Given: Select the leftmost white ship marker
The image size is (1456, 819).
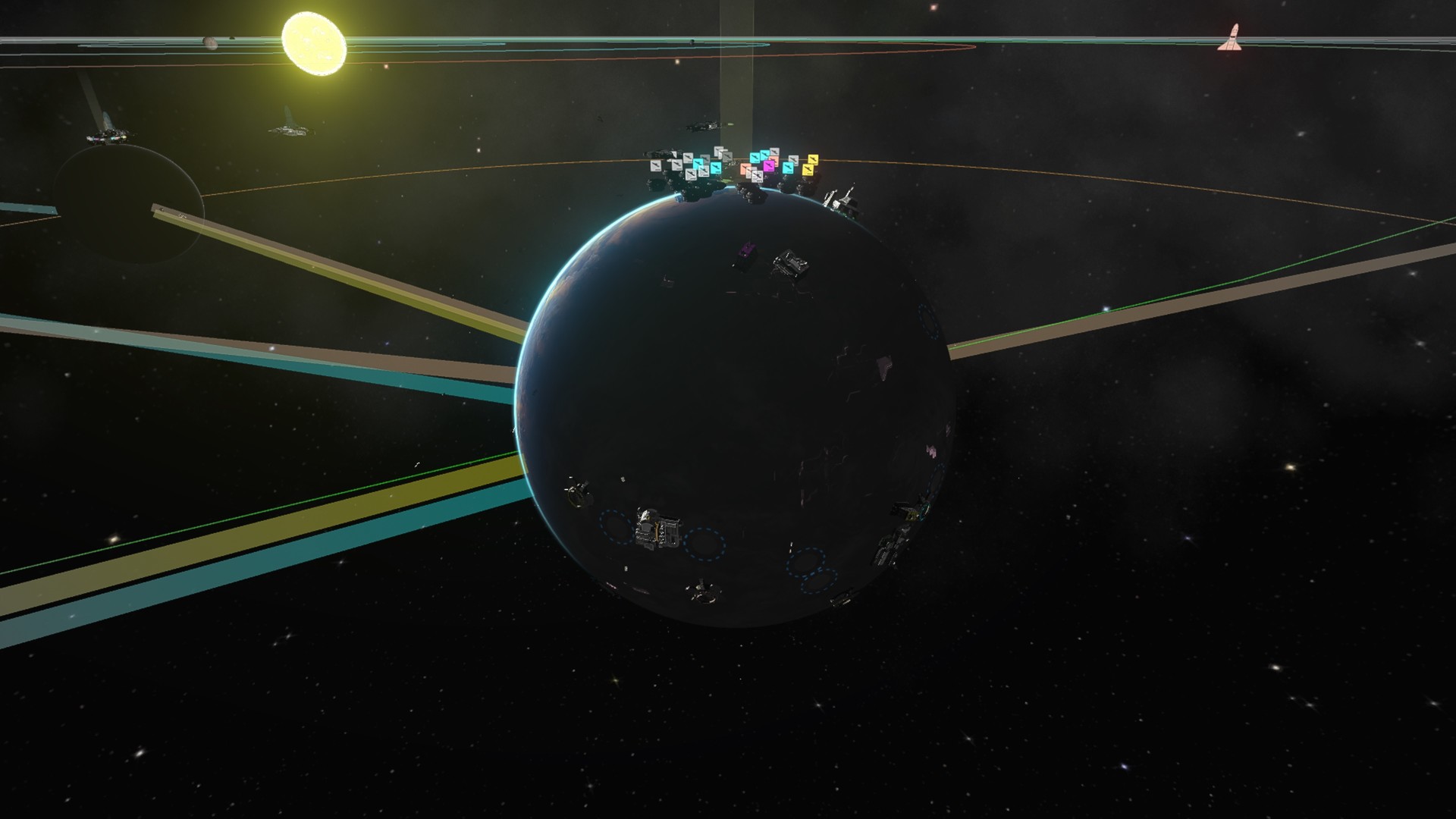Looking at the screenshot, I should [x=655, y=166].
